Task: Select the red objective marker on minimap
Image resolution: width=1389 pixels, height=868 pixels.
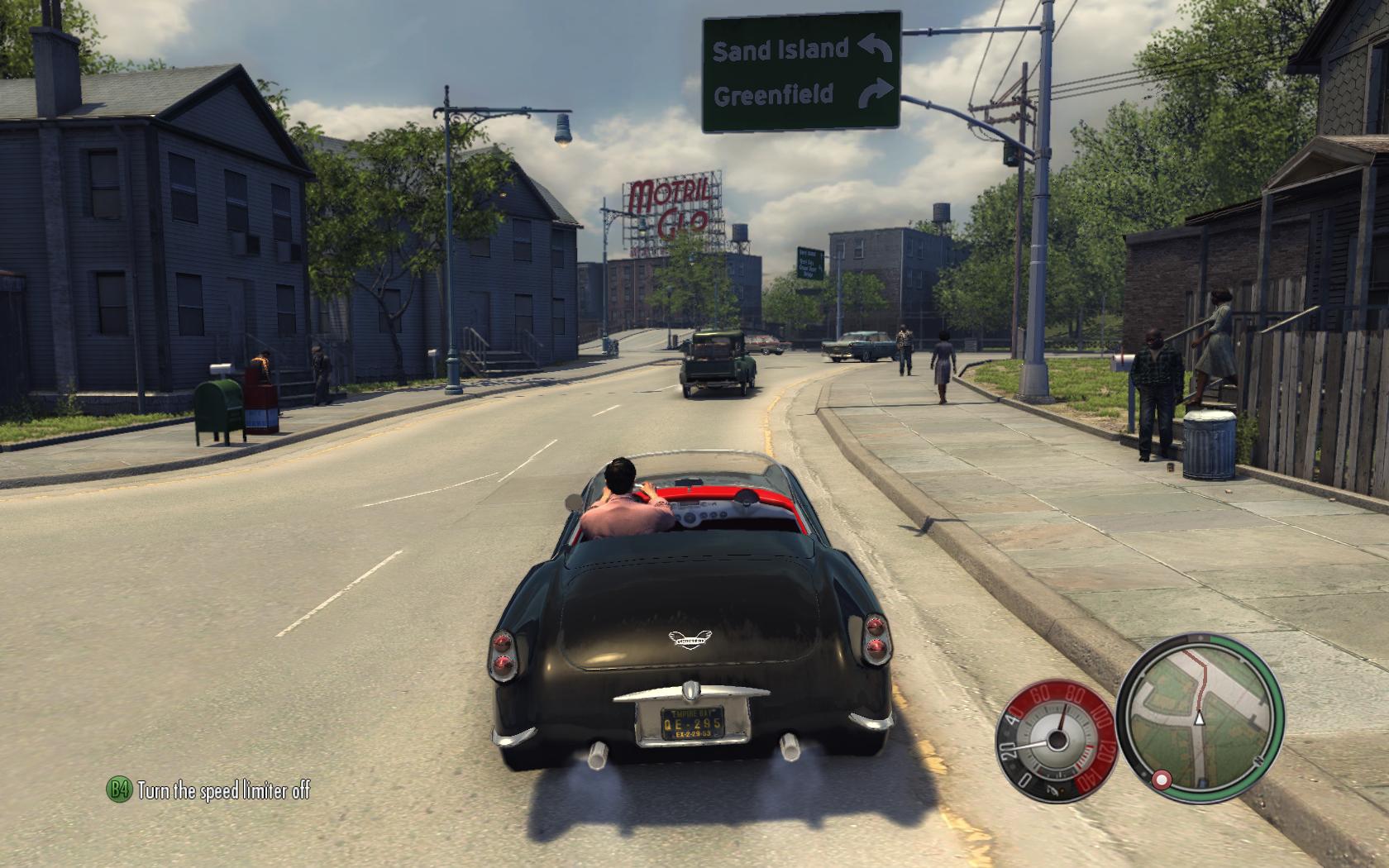Action: click(1162, 779)
